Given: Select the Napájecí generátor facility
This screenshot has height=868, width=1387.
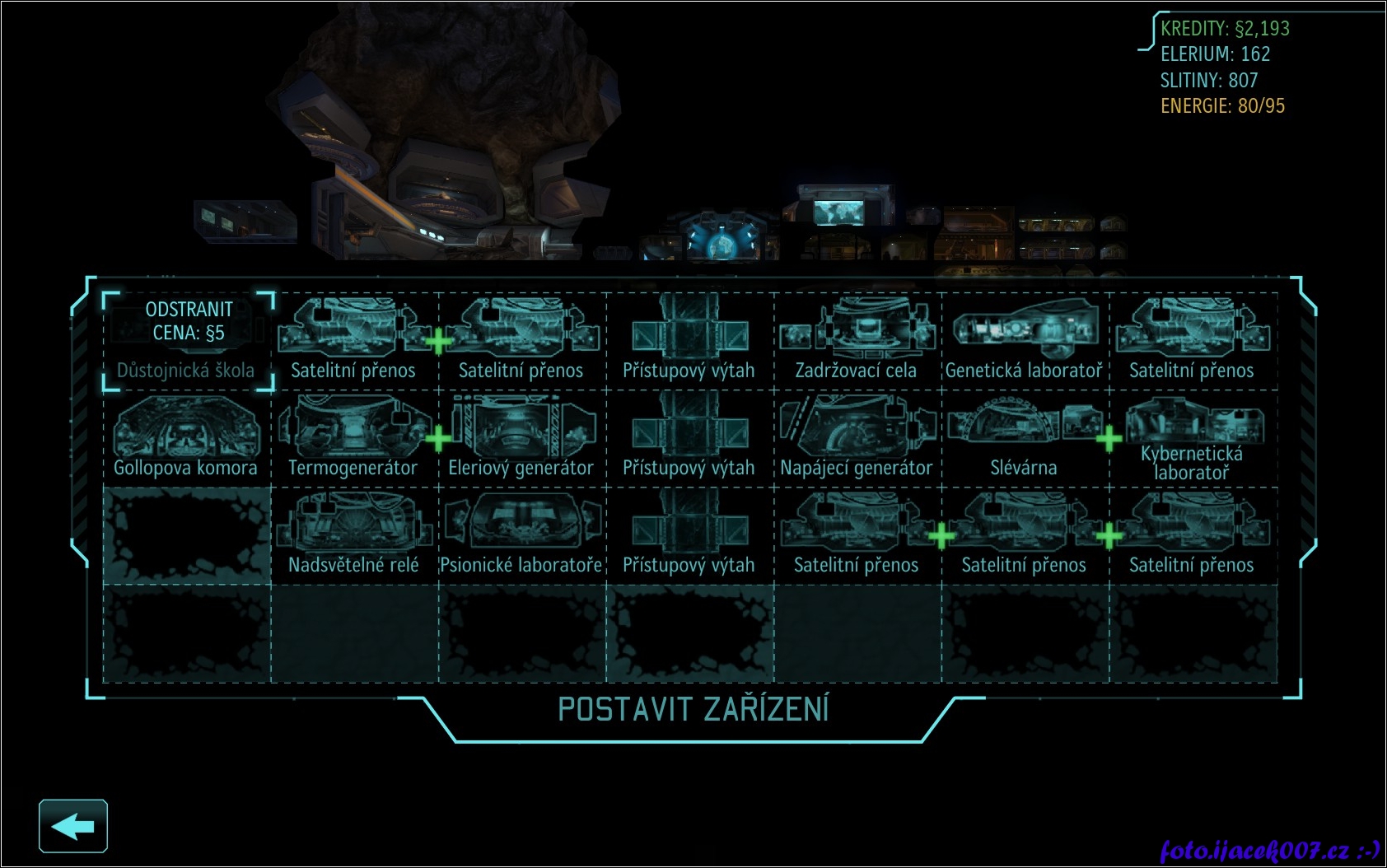Looking at the screenshot, I should [x=857, y=438].
